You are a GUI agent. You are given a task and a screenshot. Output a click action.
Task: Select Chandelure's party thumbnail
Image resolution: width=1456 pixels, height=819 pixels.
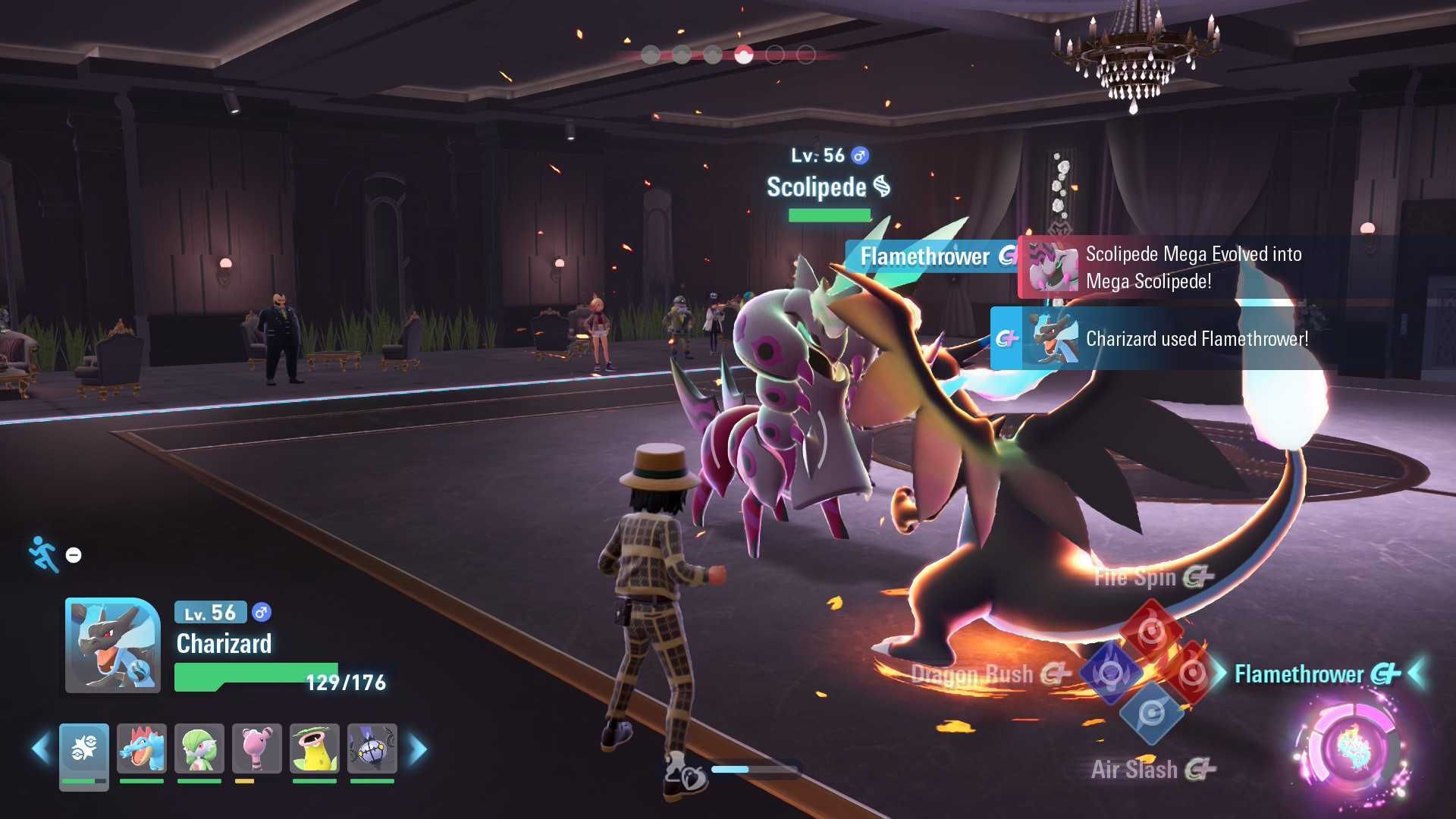tap(372, 749)
